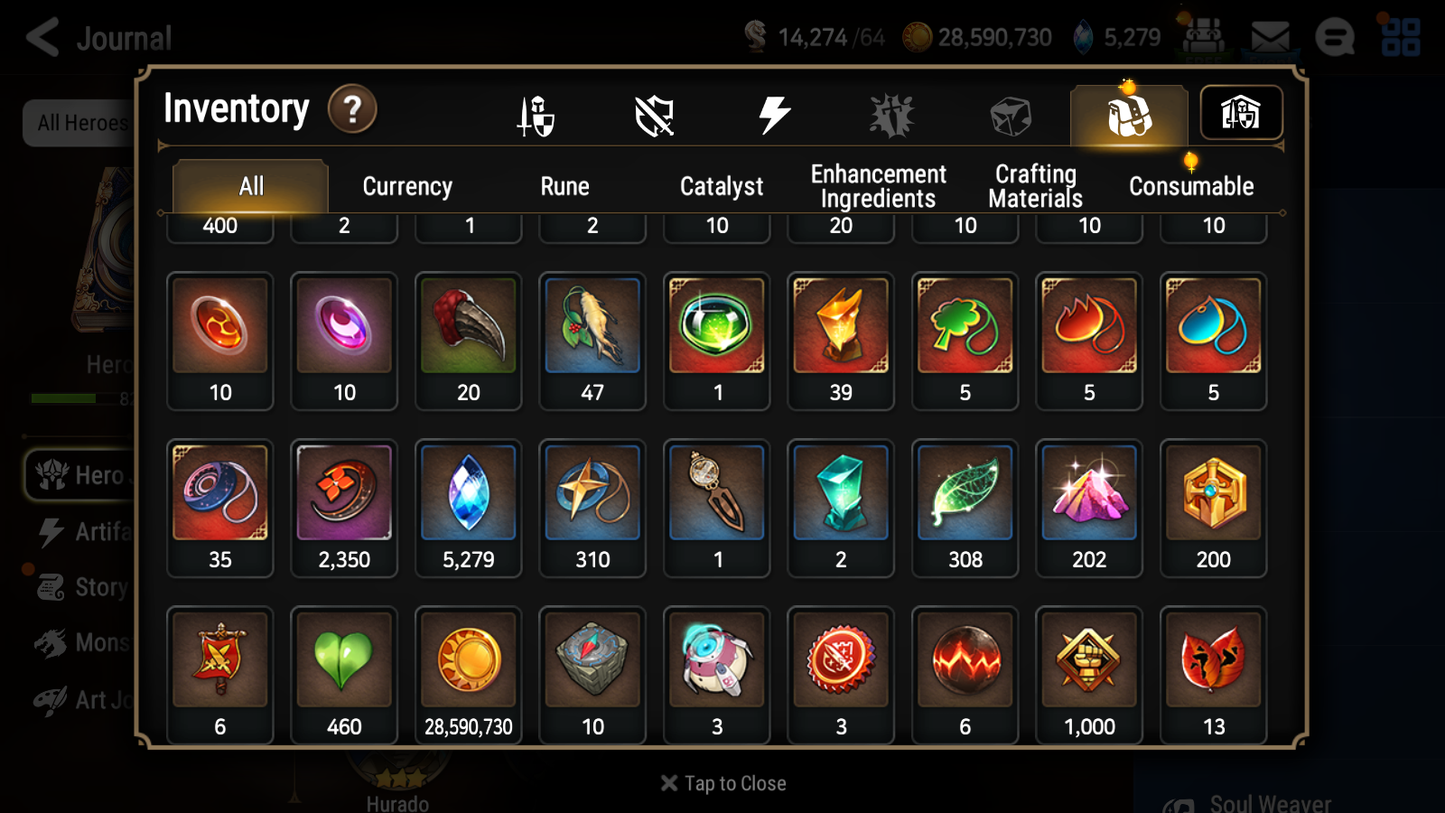Screen dimensions: 1445x813
Task: Click the back arrow beside Journal
Action: (x=40, y=36)
